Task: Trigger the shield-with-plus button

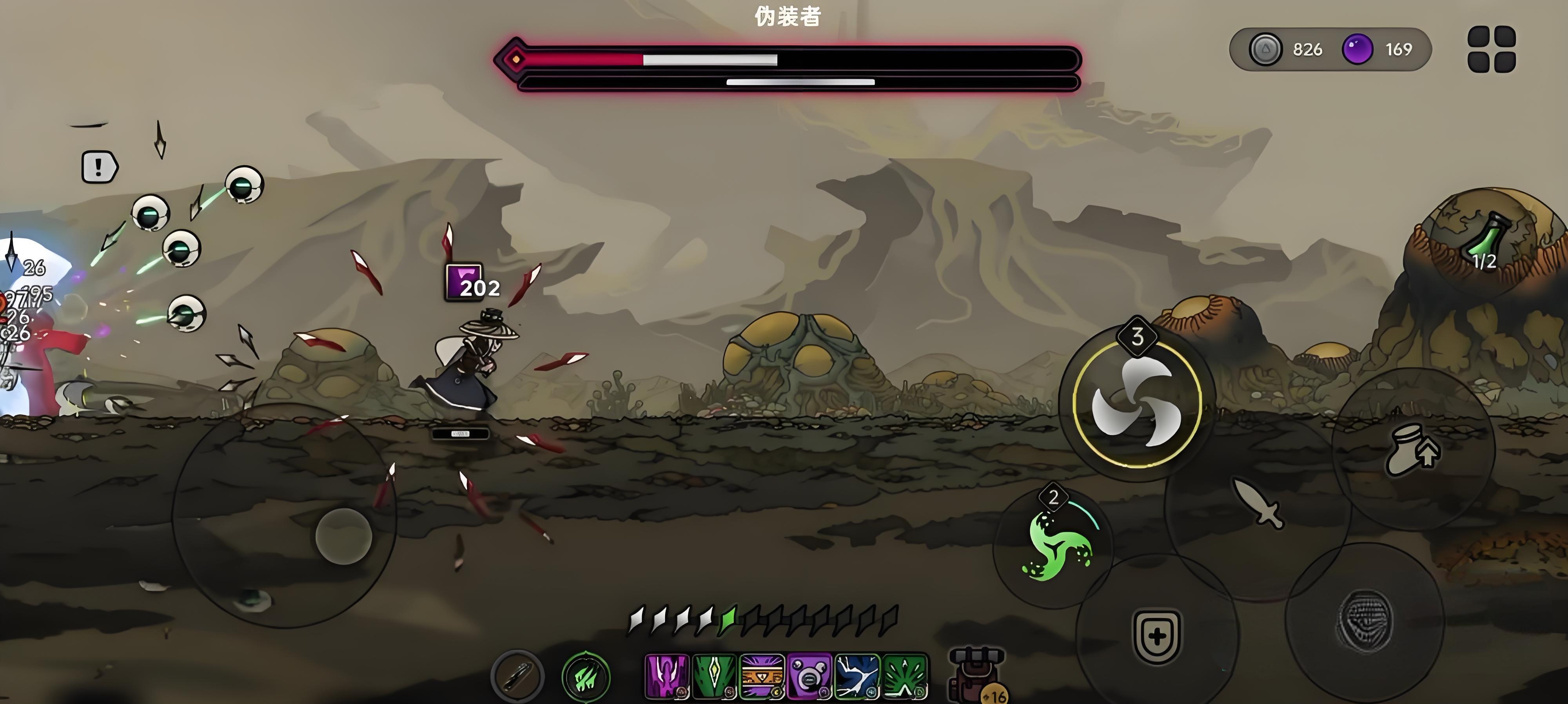Action: coord(1156,637)
